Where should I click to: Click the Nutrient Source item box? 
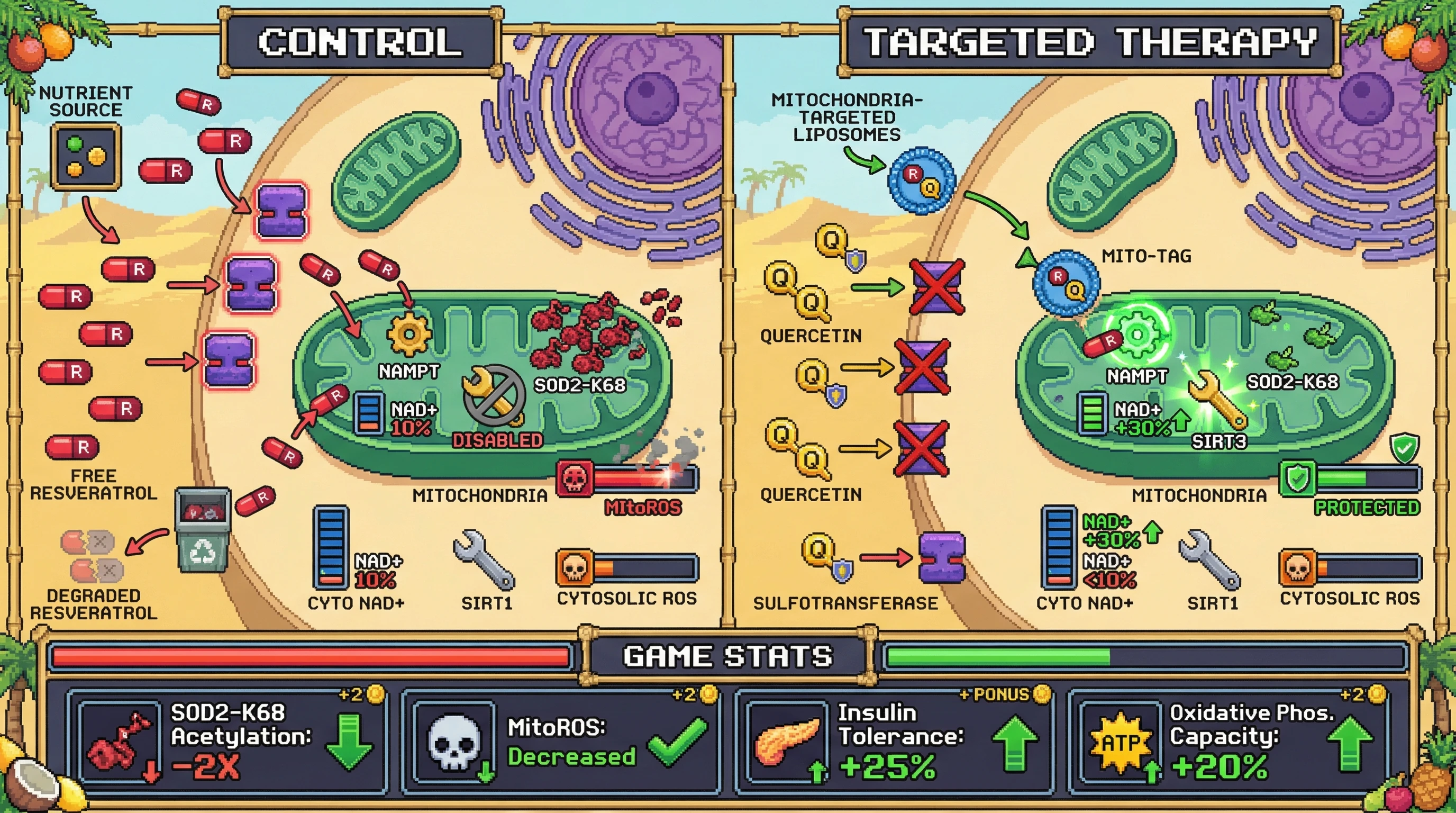pyautogui.click(x=86, y=157)
